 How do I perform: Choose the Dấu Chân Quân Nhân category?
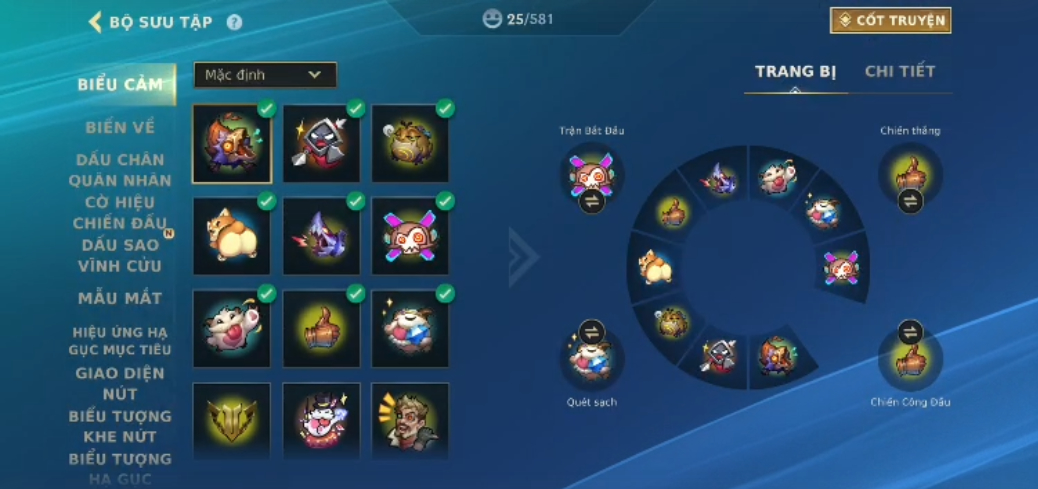tap(120, 170)
